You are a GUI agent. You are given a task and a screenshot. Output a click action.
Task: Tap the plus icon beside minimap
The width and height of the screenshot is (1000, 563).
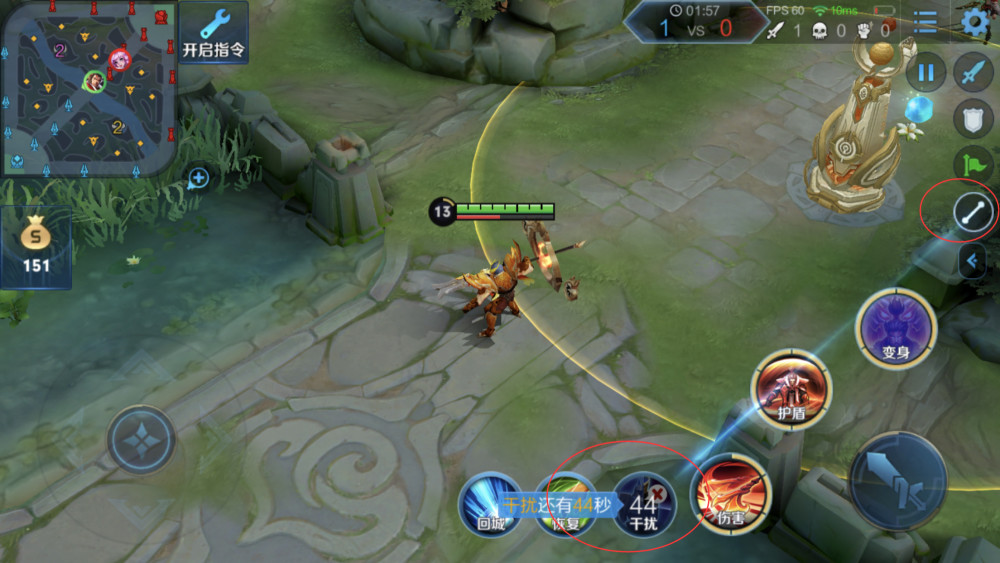[199, 179]
